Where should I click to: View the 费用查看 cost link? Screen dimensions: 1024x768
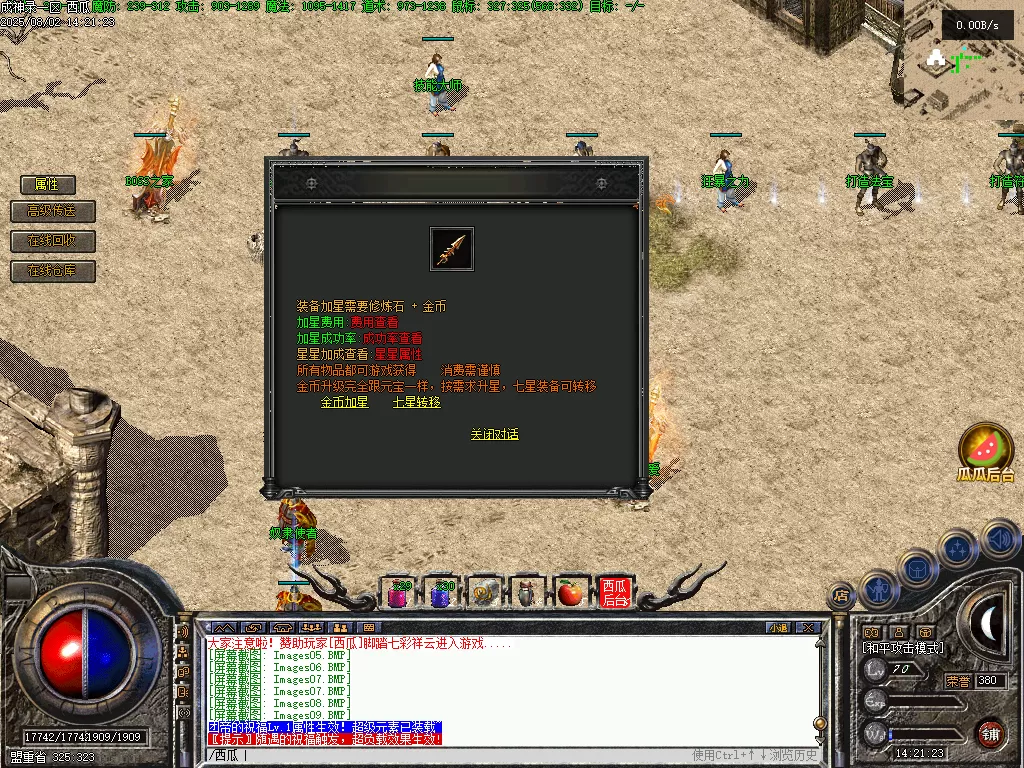pos(374,322)
